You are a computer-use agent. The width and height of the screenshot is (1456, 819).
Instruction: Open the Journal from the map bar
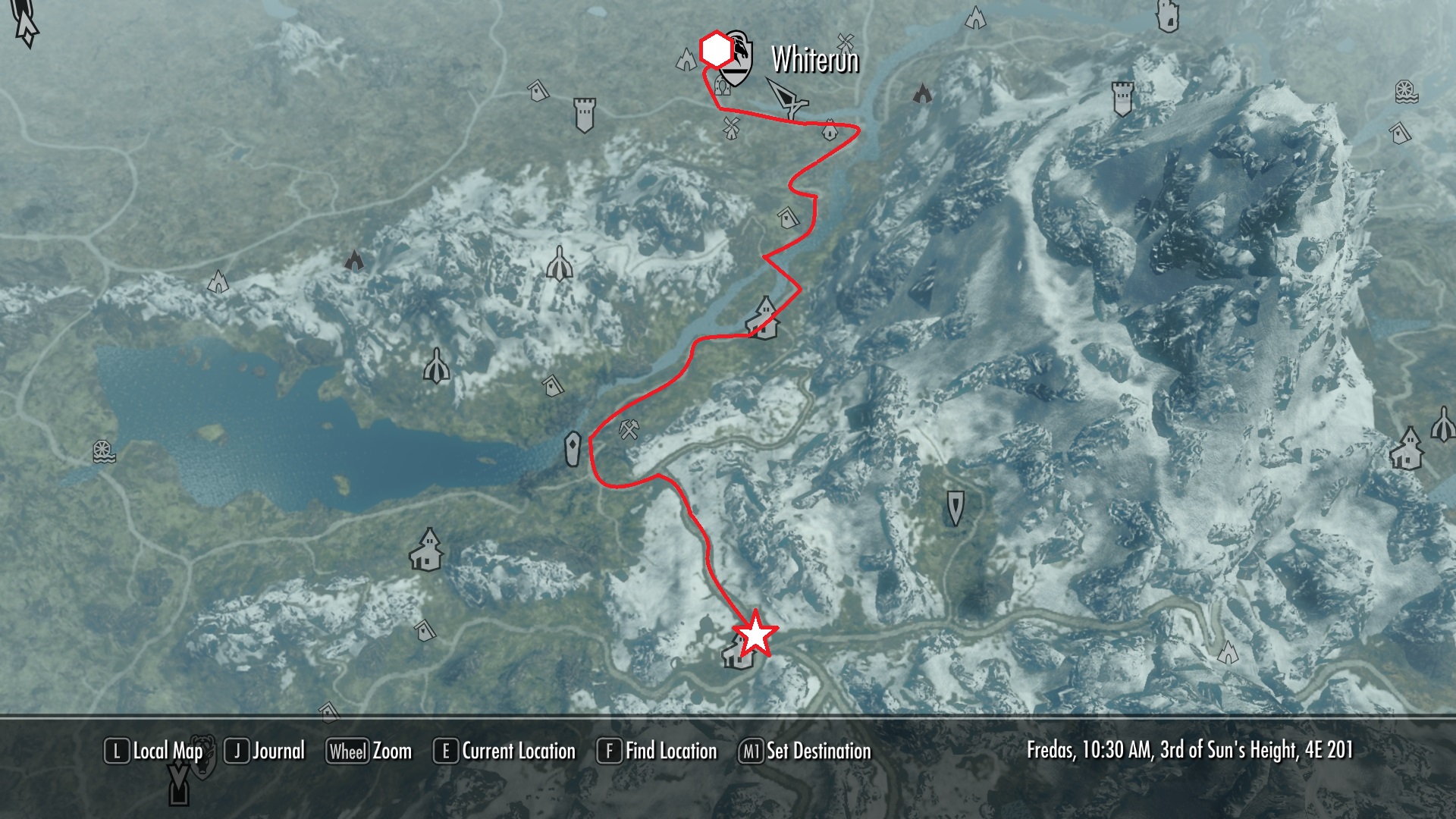(265, 752)
